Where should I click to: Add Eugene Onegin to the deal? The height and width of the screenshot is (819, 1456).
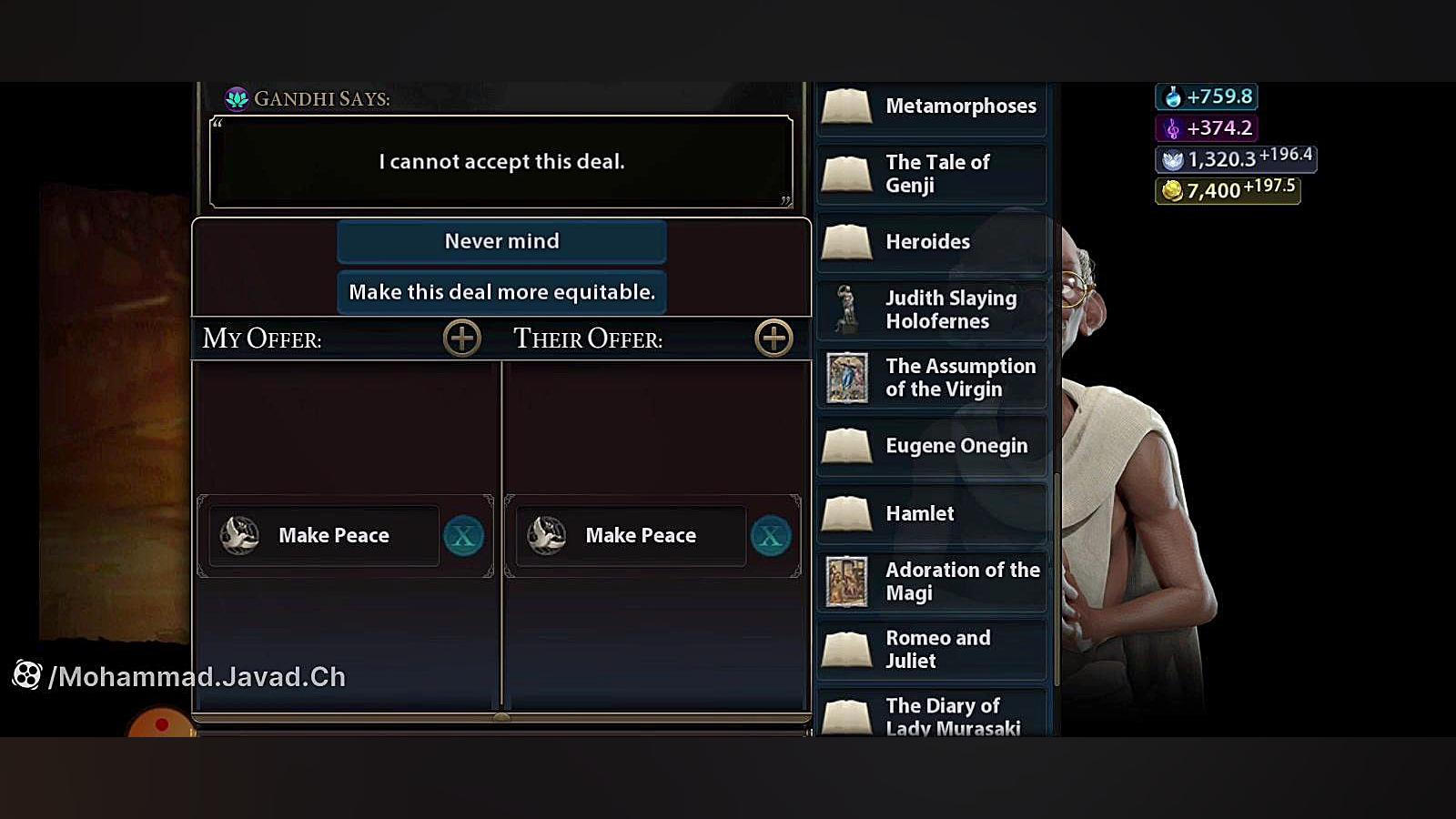coord(932,446)
